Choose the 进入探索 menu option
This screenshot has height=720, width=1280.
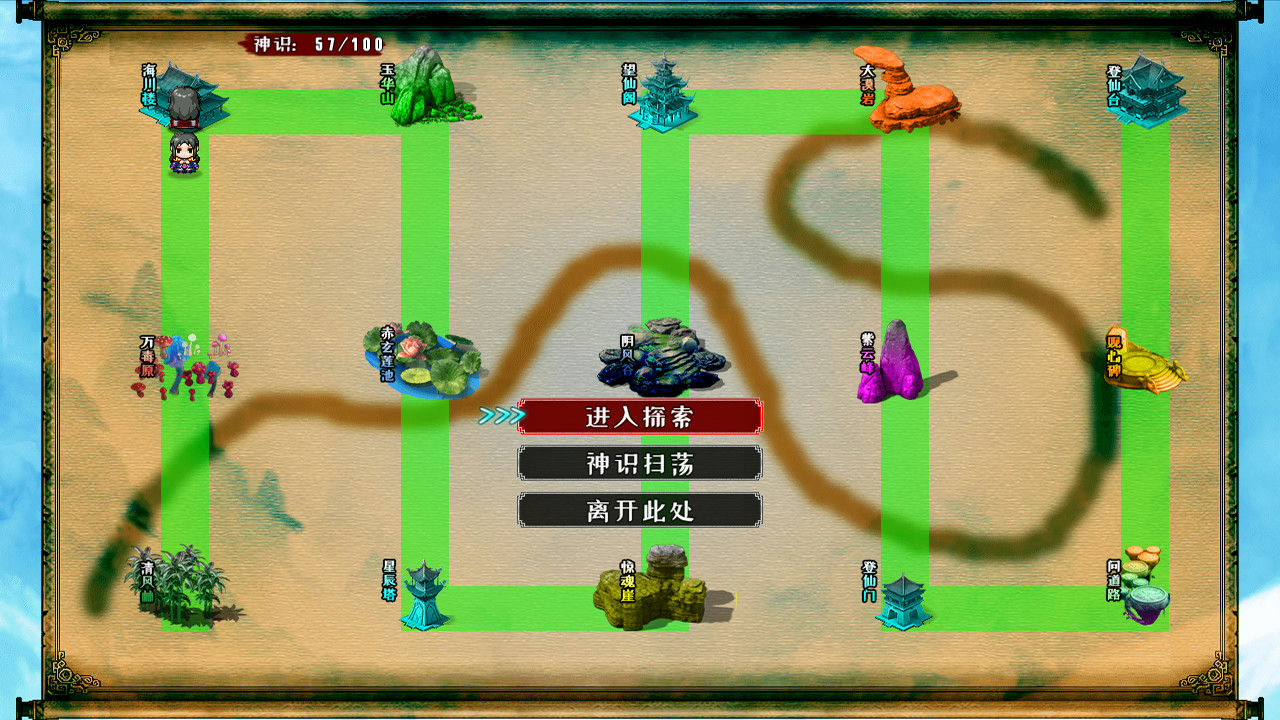[x=640, y=416]
